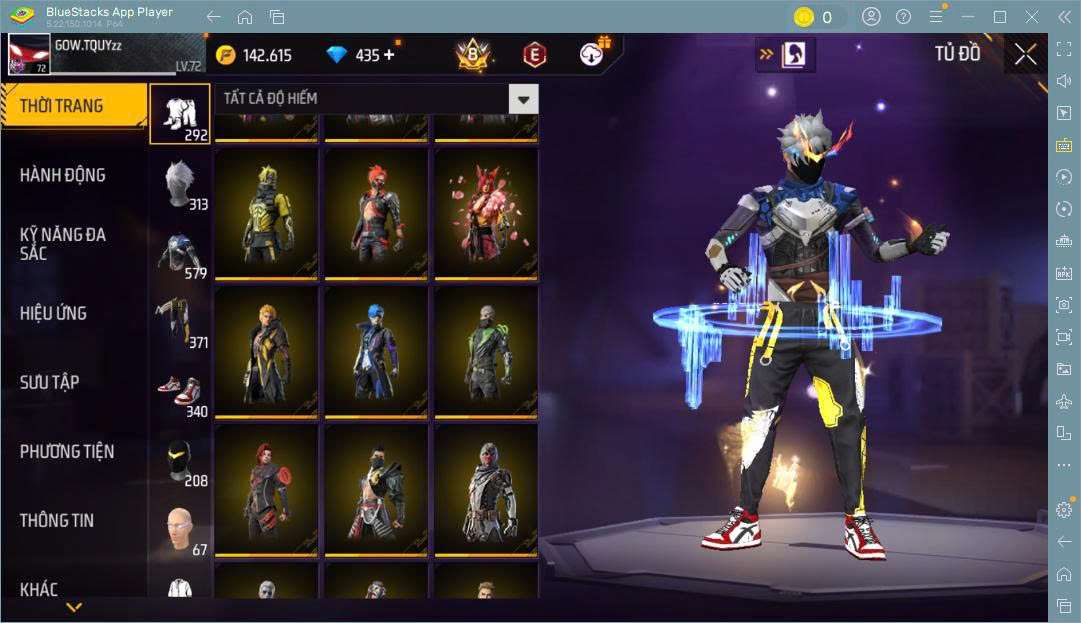Image resolution: width=1081 pixels, height=623 pixels.
Task: Choose the blonde yellow-black coat outfit
Action: click(x=266, y=352)
